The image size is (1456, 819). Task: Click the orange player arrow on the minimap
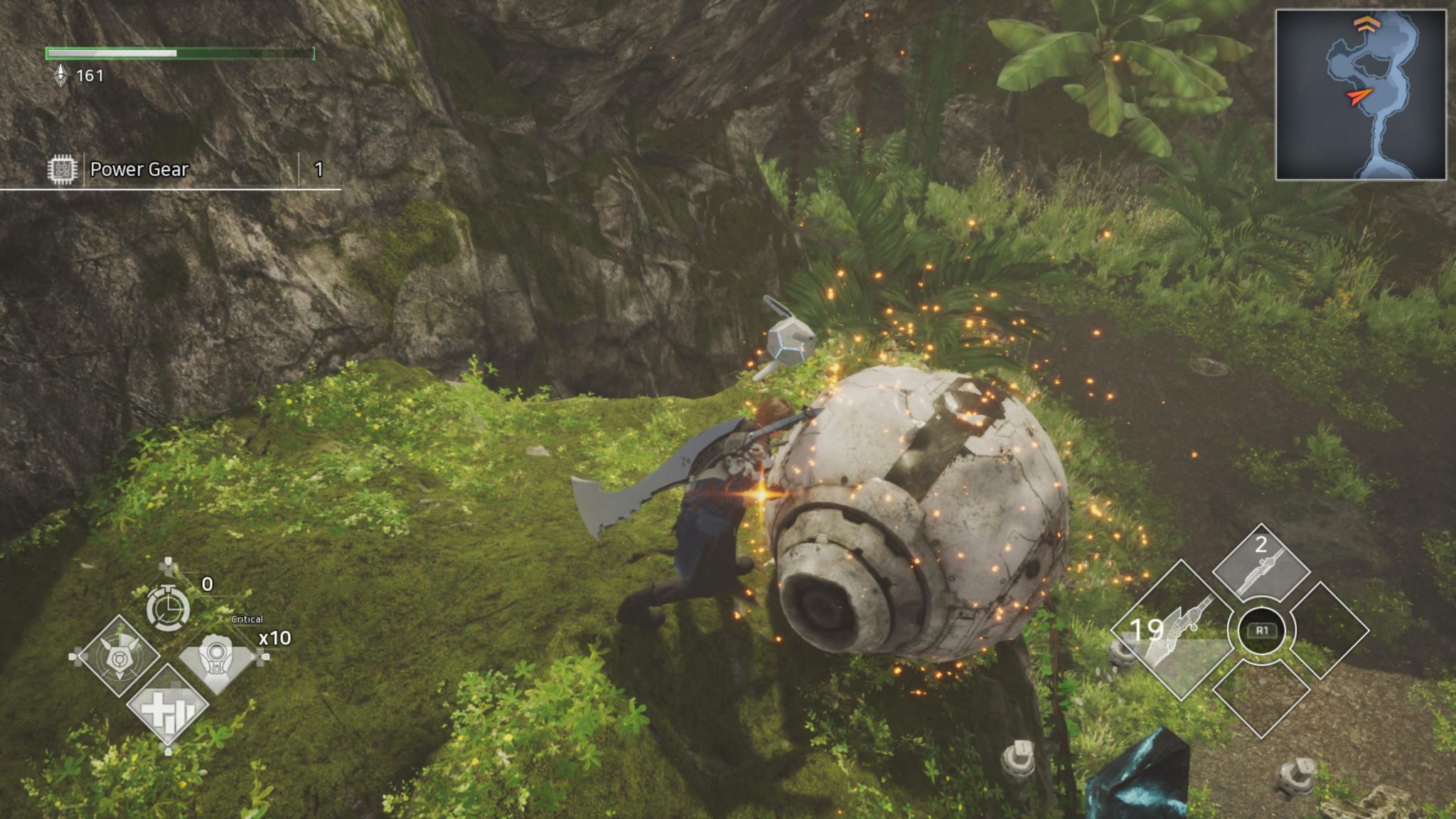(x=1358, y=96)
